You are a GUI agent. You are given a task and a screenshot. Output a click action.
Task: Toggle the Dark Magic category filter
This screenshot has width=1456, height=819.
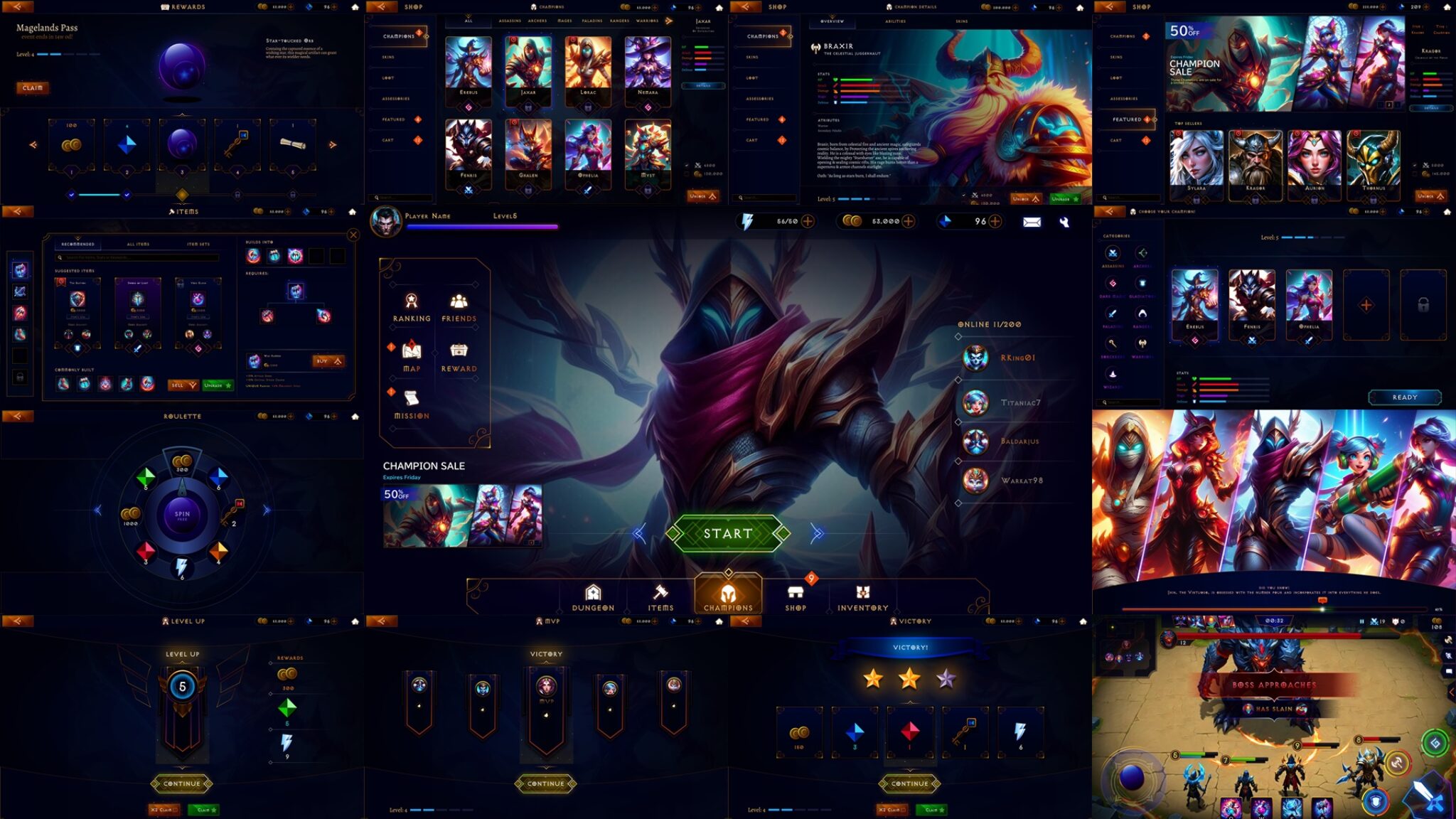(1112, 284)
